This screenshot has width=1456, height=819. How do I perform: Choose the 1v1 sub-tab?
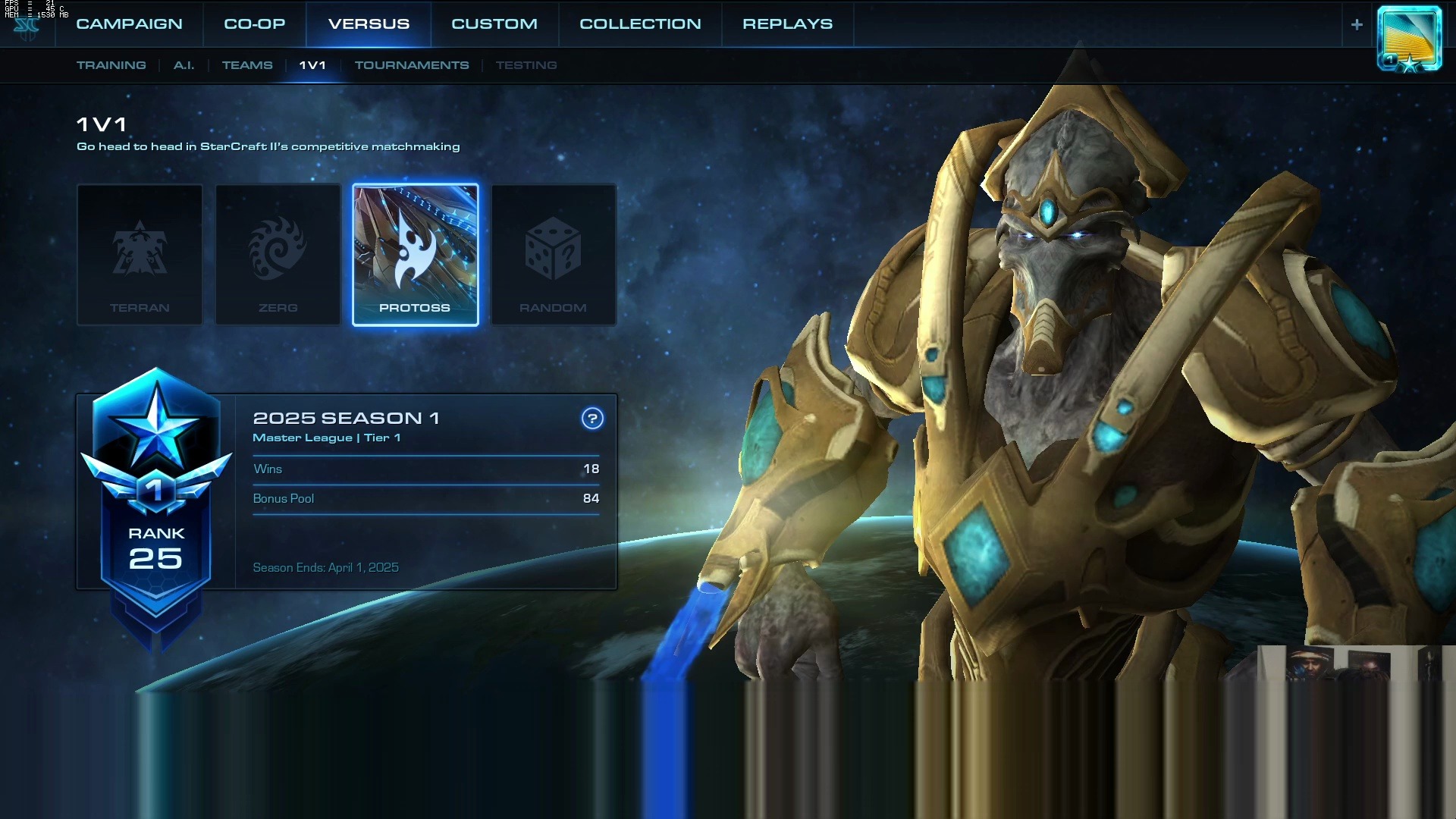[x=312, y=65]
